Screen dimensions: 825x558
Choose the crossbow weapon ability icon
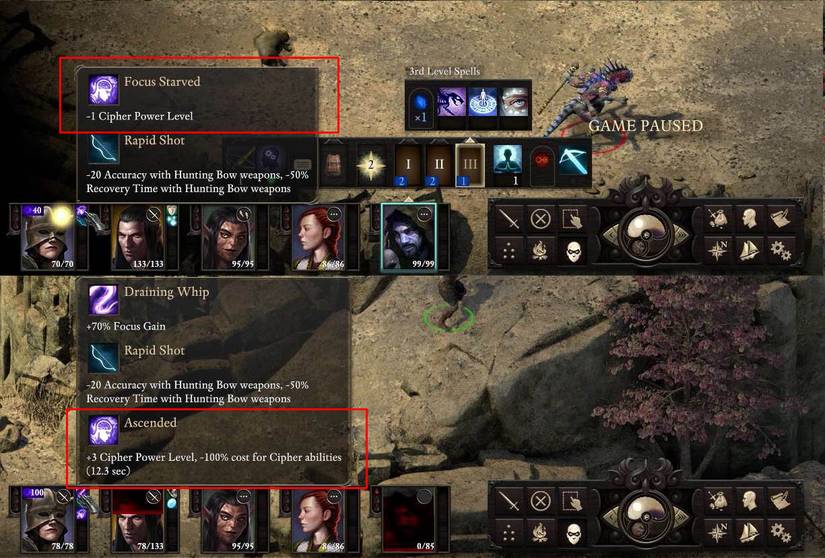click(x=575, y=160)
